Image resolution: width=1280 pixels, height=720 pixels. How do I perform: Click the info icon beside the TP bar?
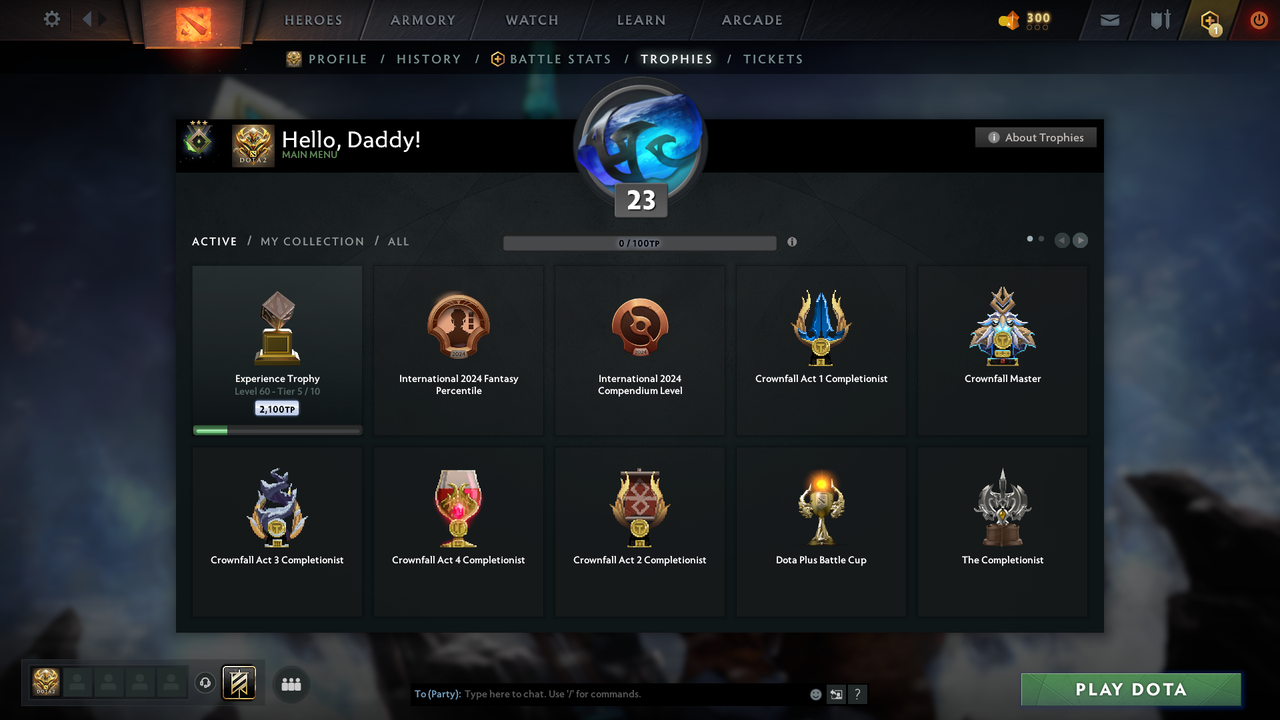(x=792, y=242)
